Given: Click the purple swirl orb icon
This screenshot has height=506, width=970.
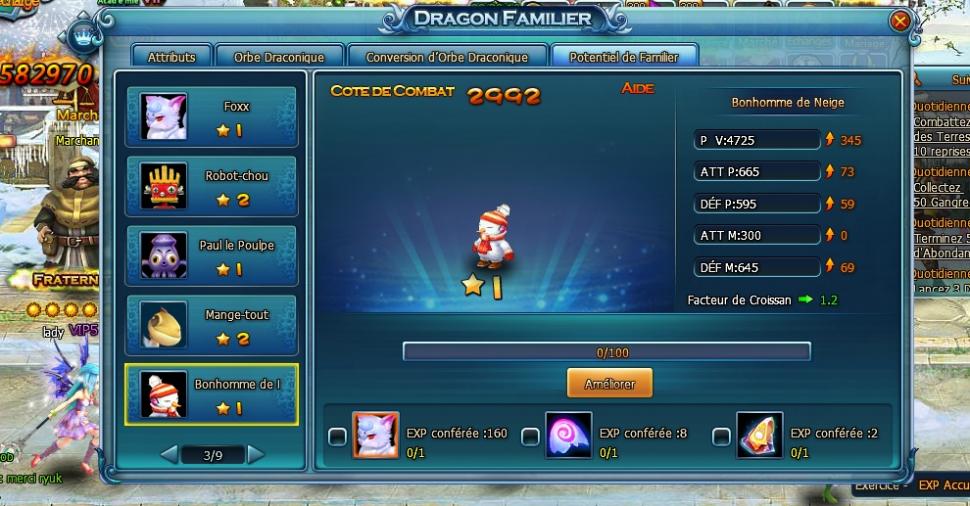Looking at the screenshot, I should click(568, 436).
